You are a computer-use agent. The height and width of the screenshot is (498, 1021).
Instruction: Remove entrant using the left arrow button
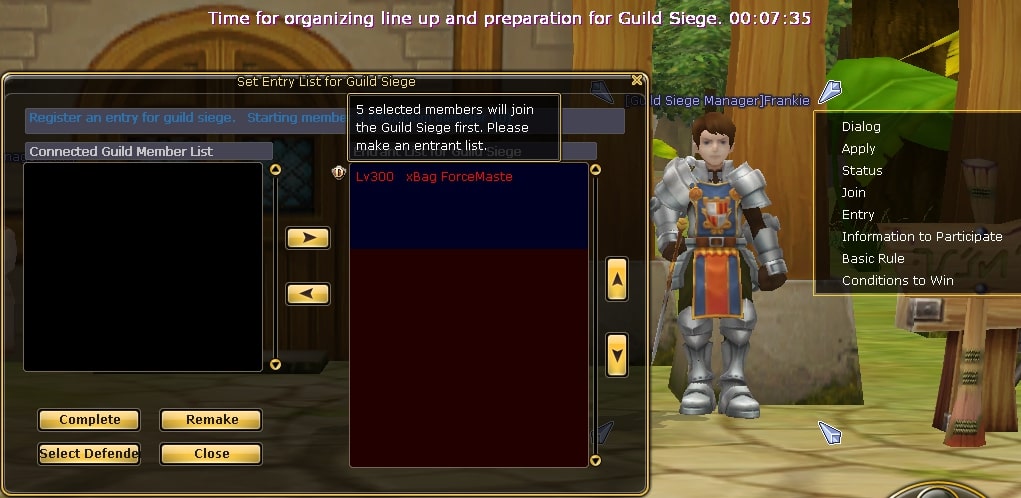308,294
